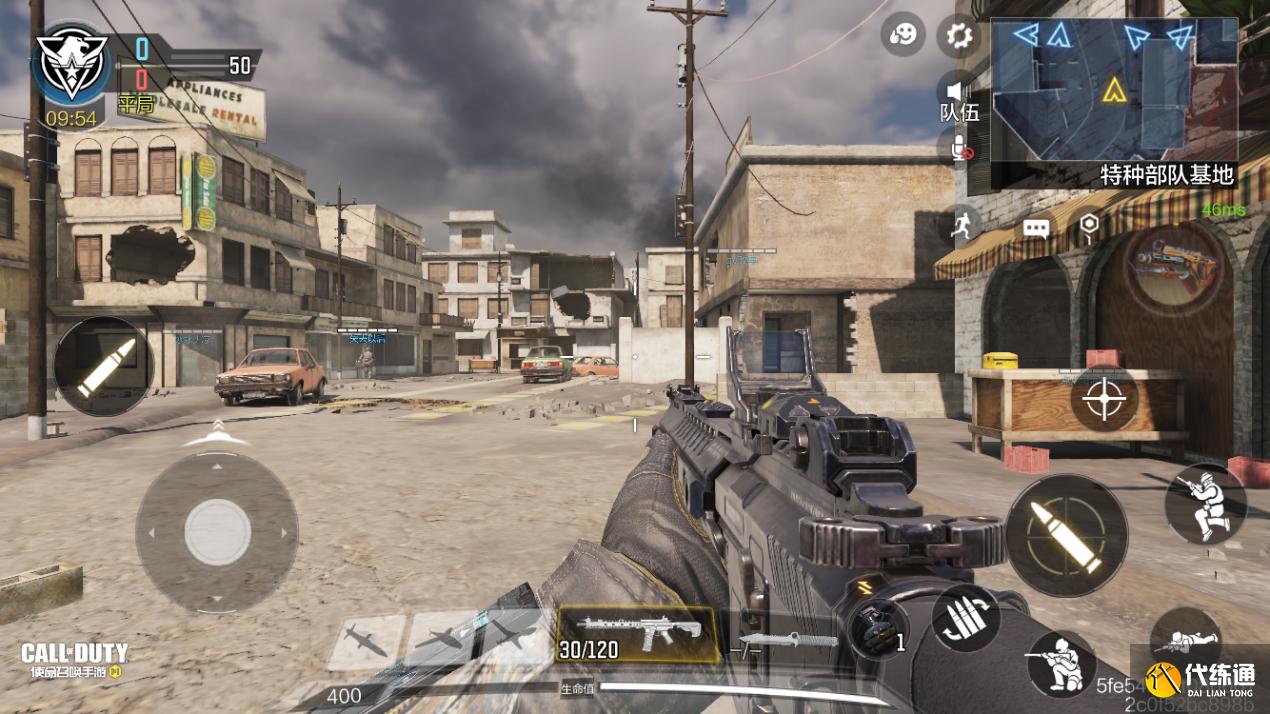Tap the jumping soldier button
Viewport: 1270px width, 714px height.
pyautogui.click(x=1205, y=503)
